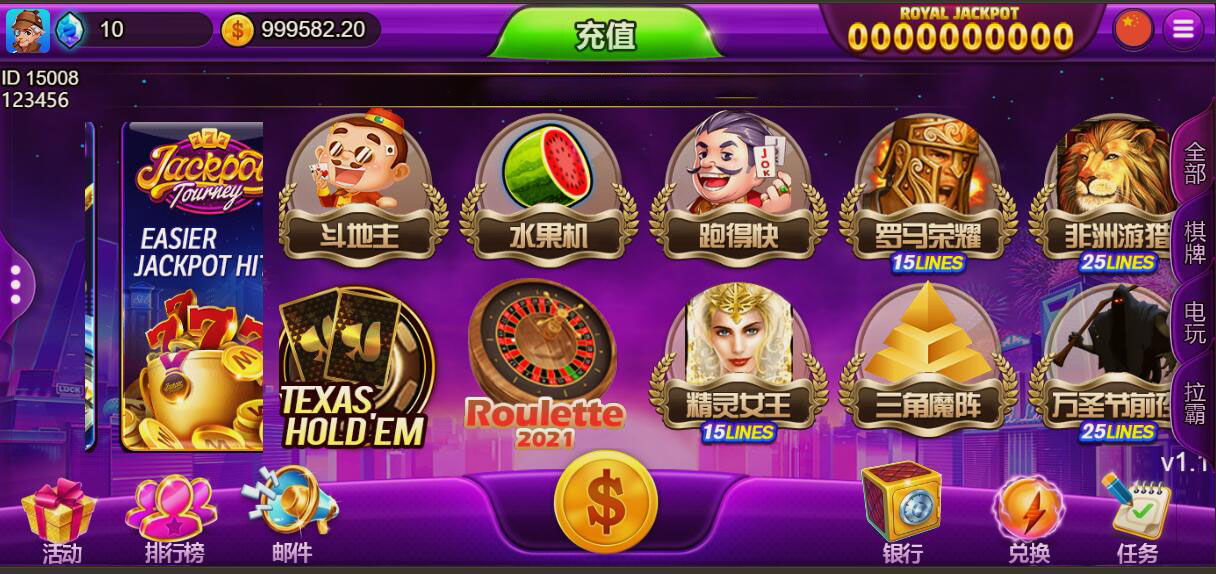Show the 电玩 category tab
Viewport: 1216px width, 574px height.
[1195, 323]
